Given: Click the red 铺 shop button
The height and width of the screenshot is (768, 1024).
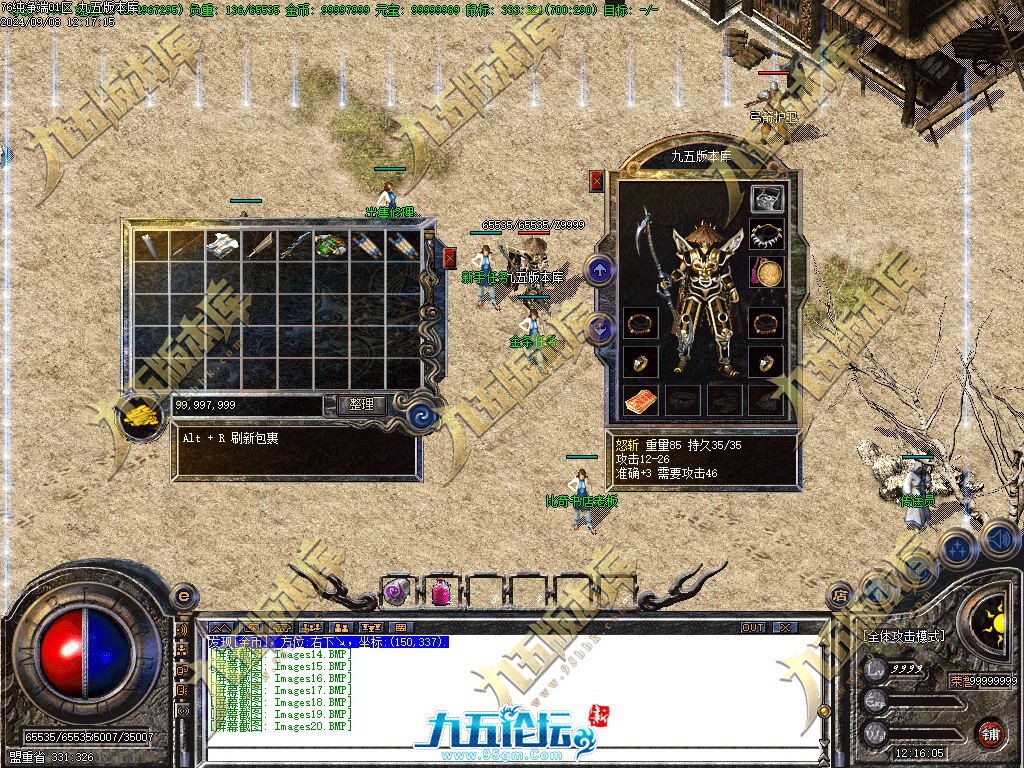Looking at the screenshot, I should coord(990,731).
